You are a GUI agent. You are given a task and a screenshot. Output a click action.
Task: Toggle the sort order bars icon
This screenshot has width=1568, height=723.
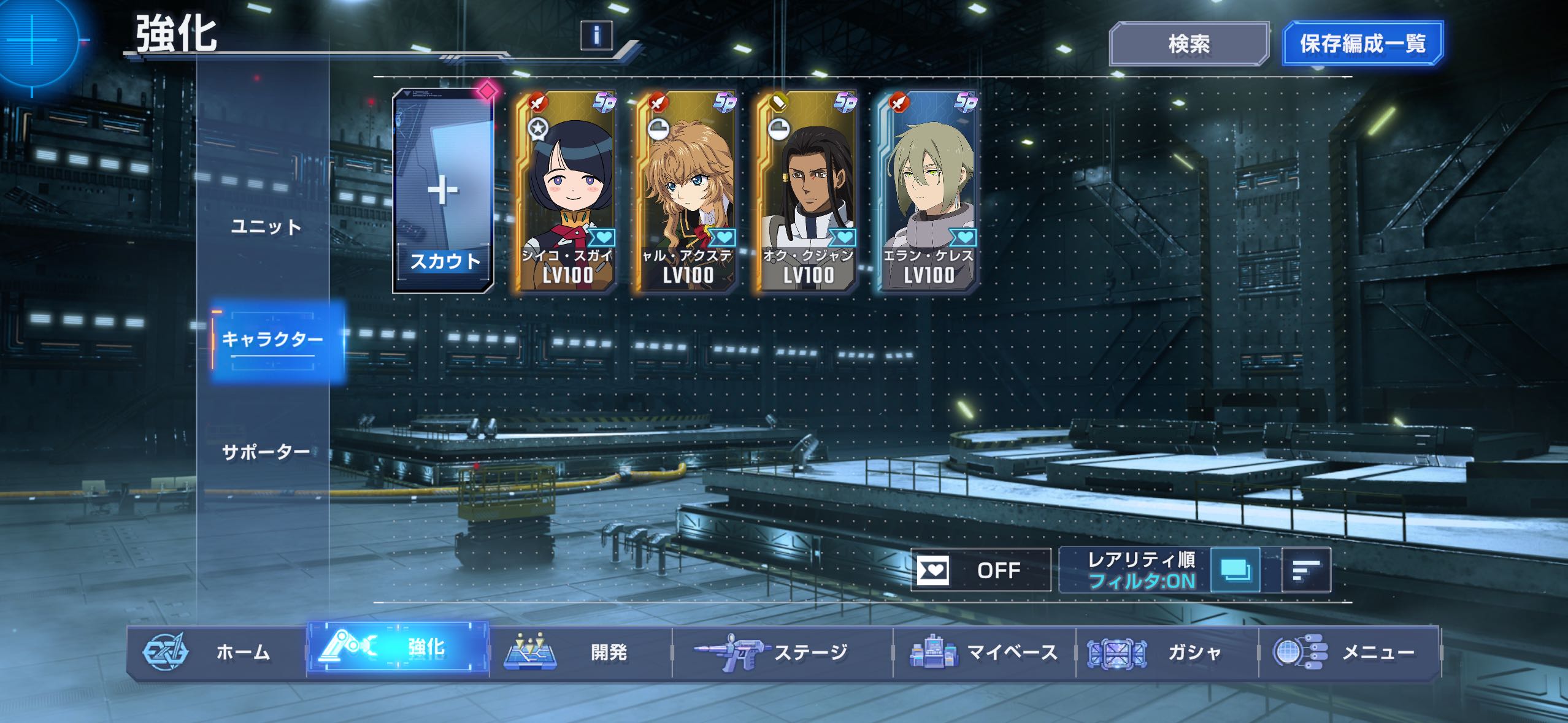(x=1306, y=570)
